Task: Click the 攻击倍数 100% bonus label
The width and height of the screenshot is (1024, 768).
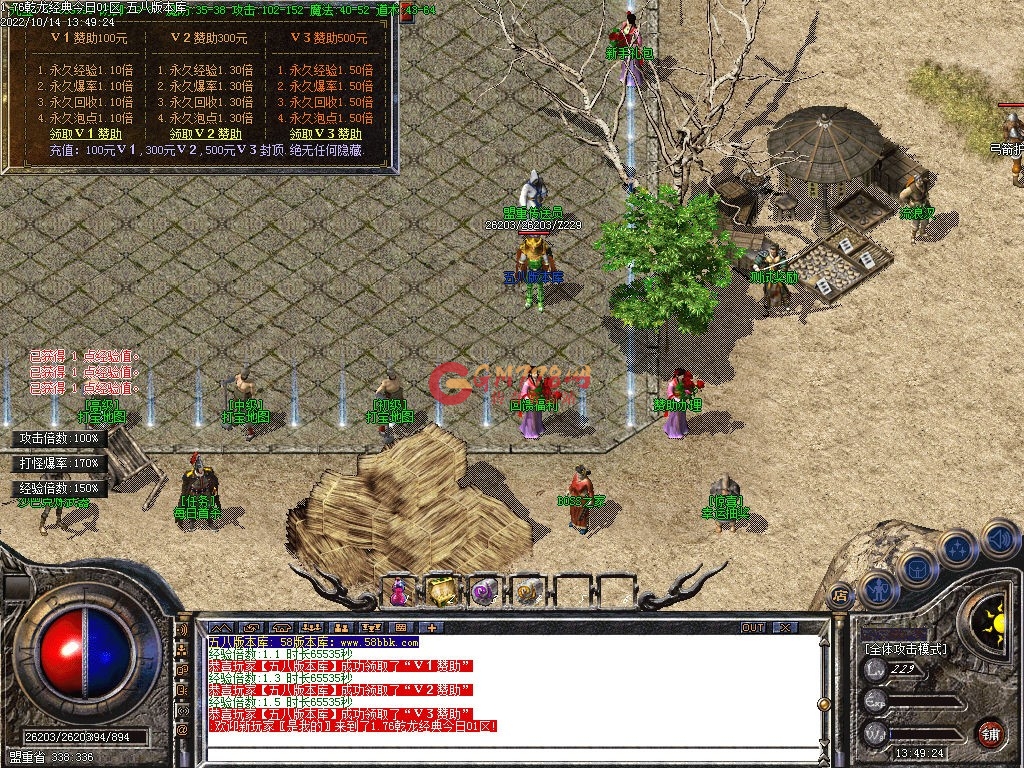Action: pos(60,438)
